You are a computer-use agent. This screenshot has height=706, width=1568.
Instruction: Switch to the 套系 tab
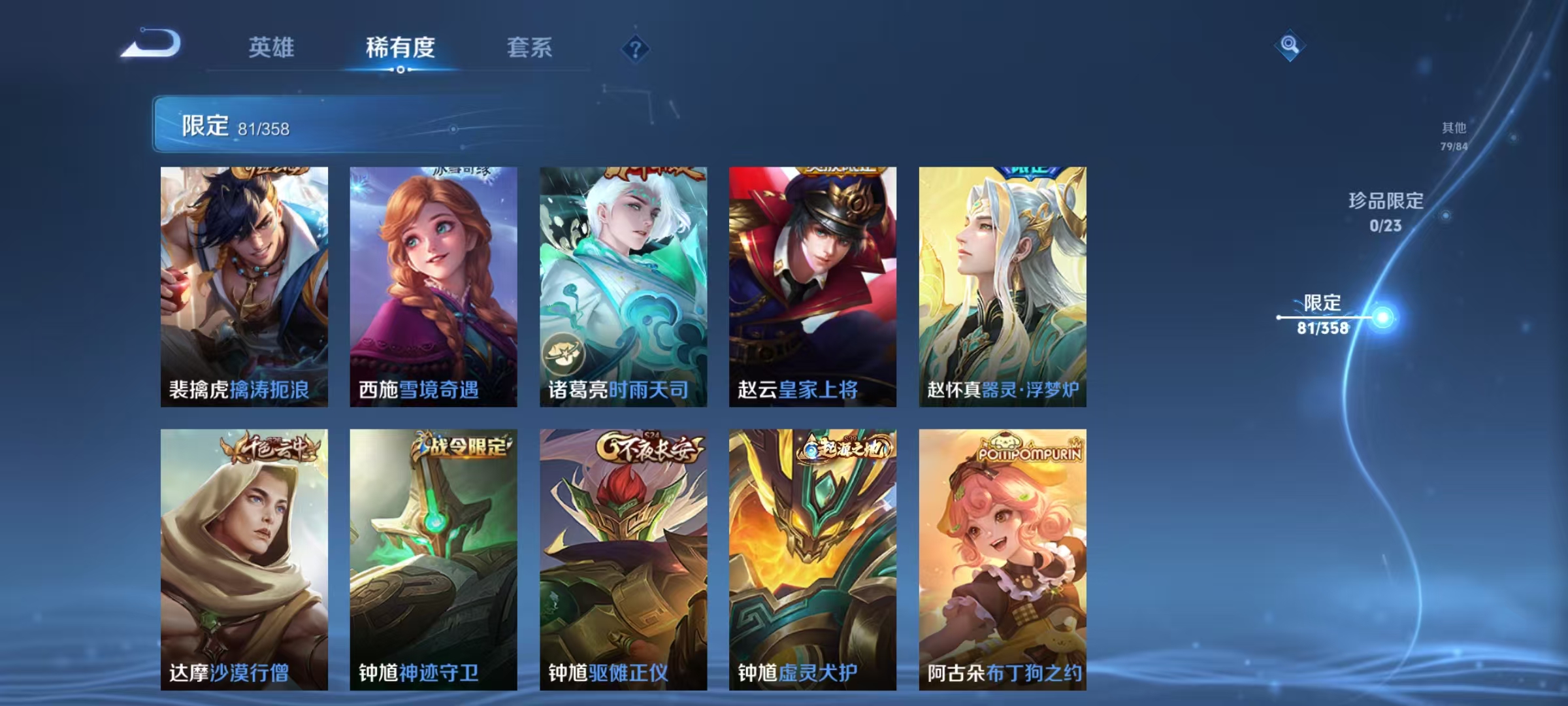coord(531,48)
